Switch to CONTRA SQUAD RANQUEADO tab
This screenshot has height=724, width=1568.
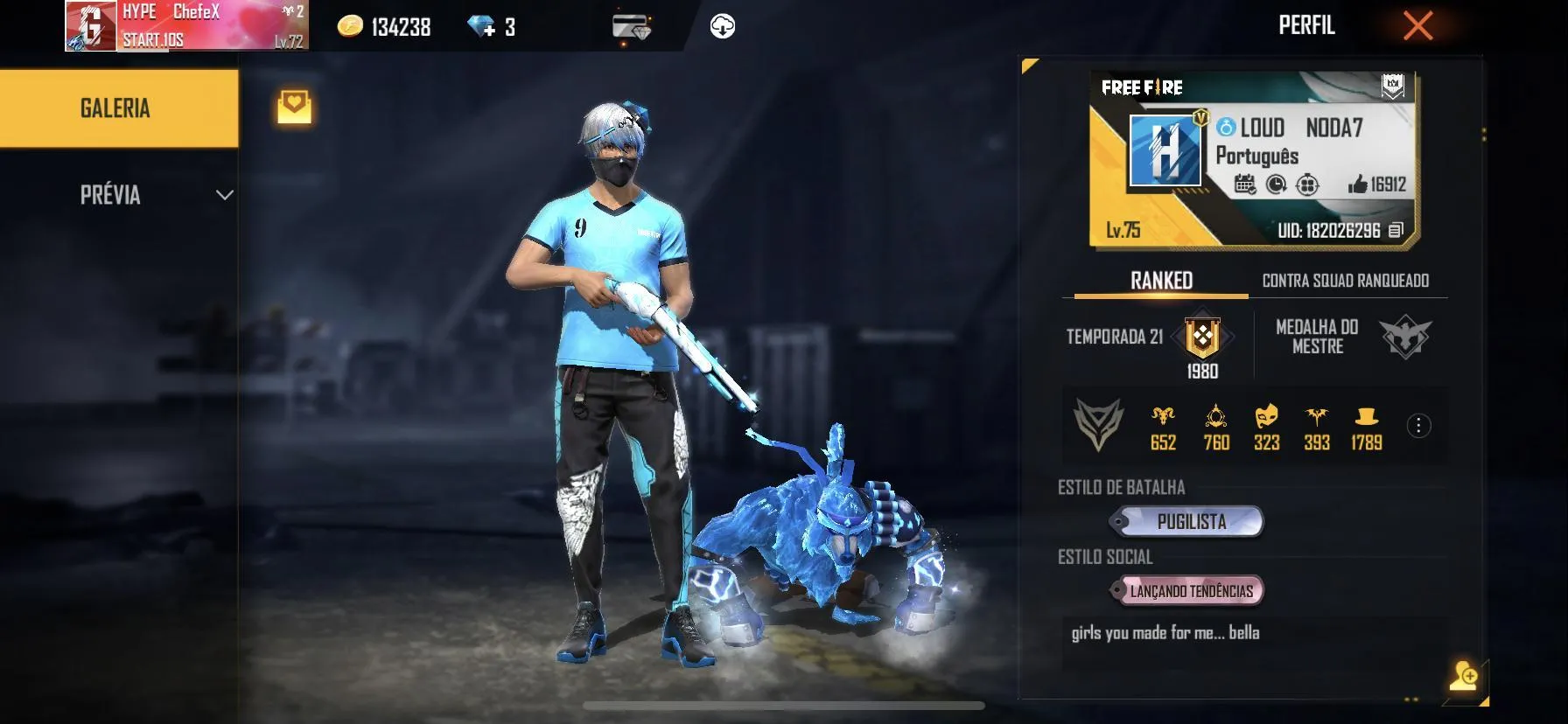coord(1344,282)
